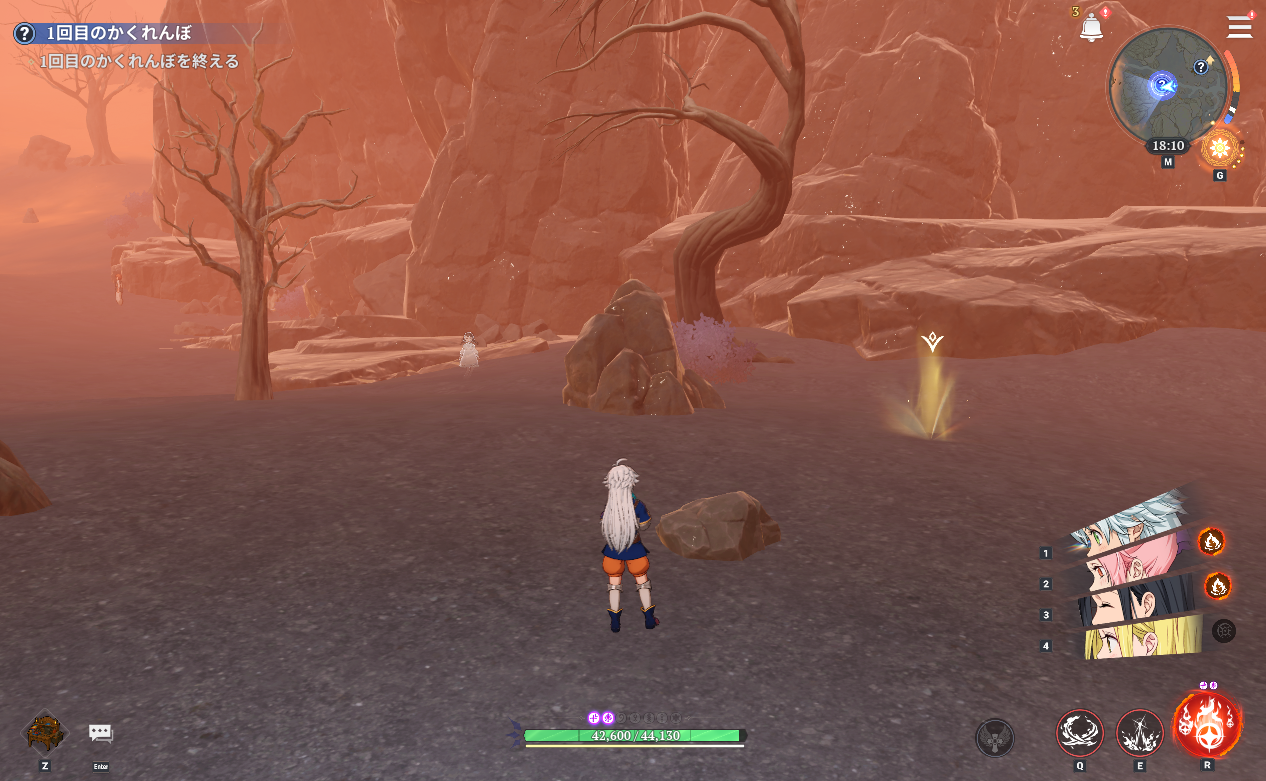Open the chat speech bubble
1266x781 pixels.
click(x=100, y=734)
